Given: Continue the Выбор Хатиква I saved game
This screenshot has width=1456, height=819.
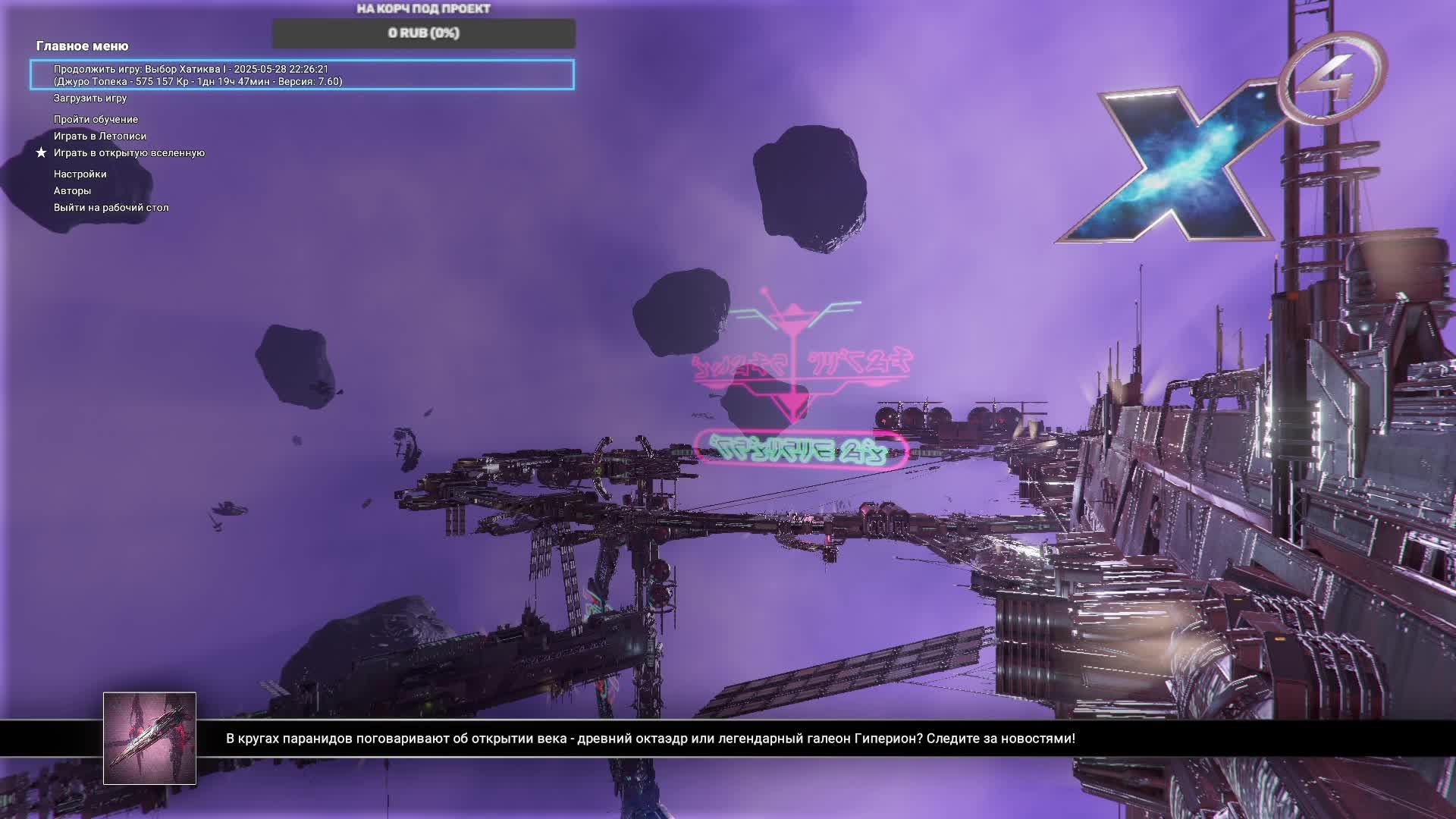Looking at the screenshot, I should (302, 75).
